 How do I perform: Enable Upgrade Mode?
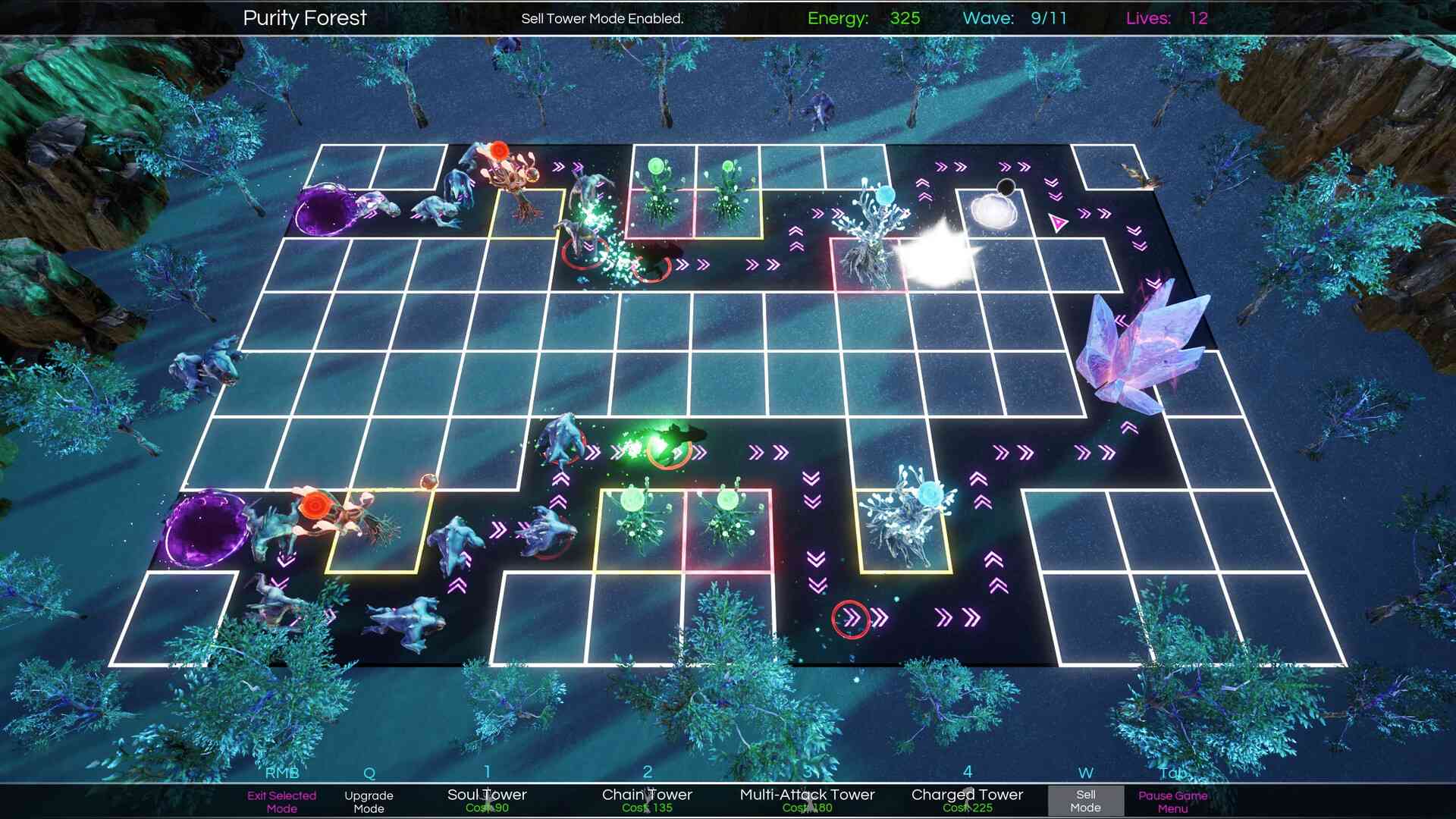370,801
